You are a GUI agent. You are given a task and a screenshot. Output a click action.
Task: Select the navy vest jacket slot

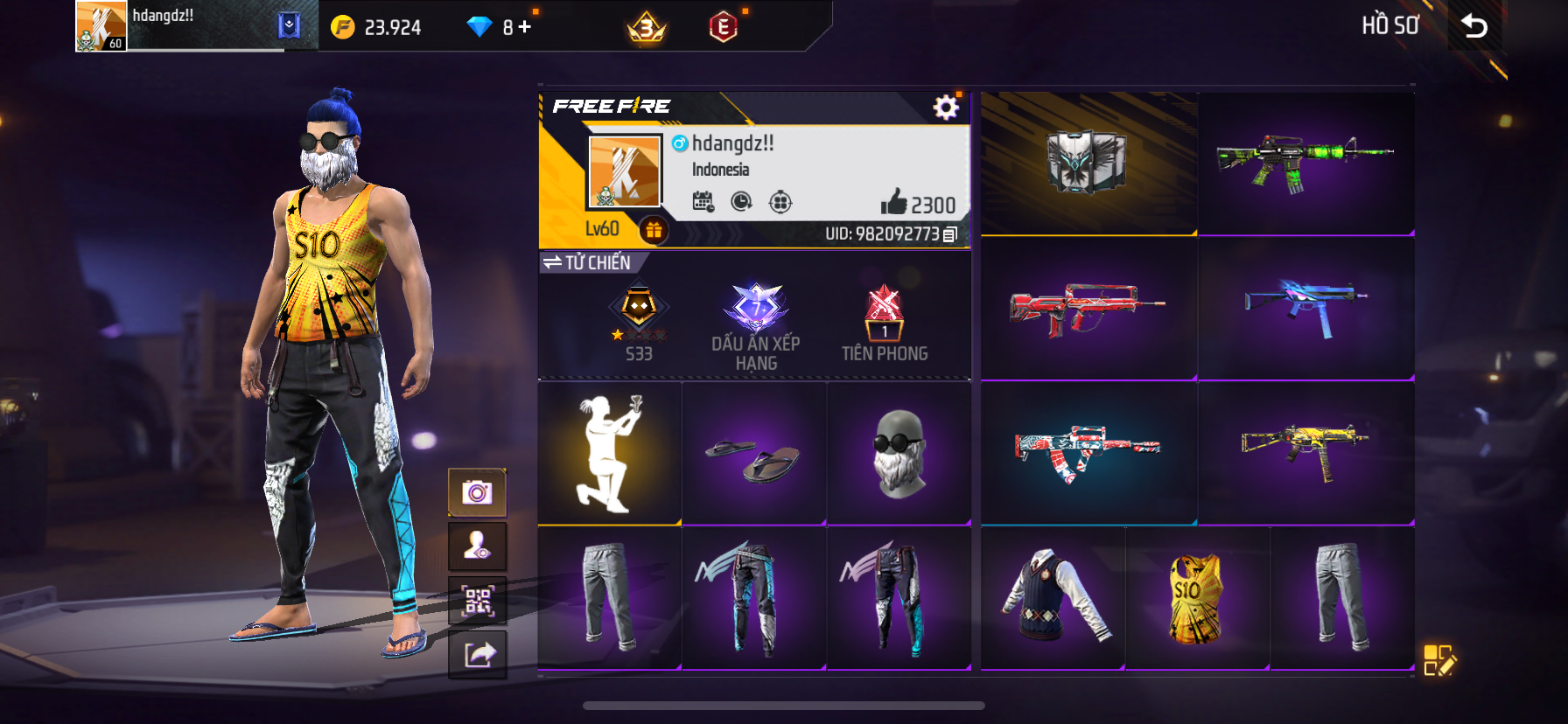1053,598
